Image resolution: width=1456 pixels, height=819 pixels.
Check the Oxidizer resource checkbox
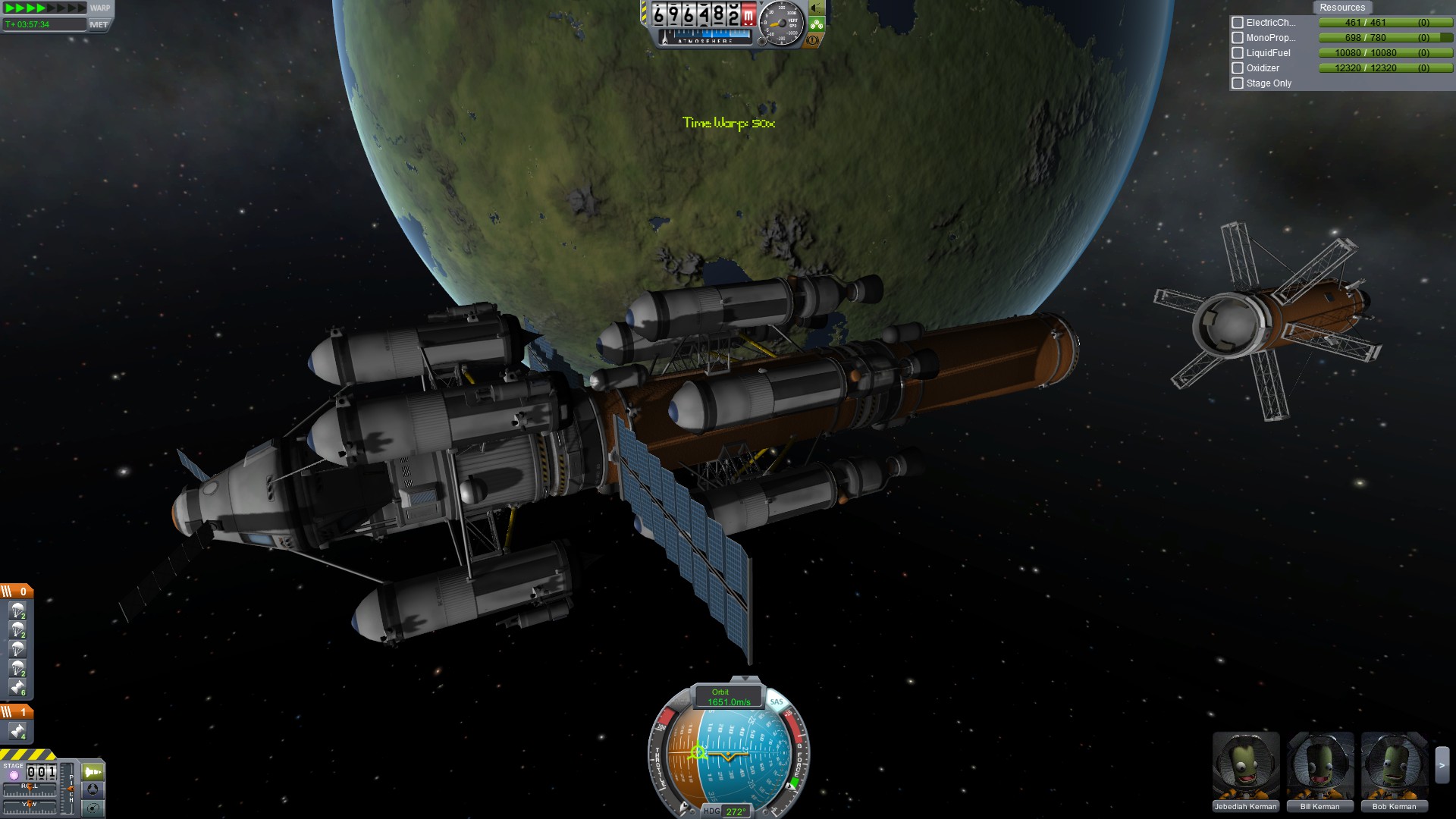click(x=1238, y=68)
